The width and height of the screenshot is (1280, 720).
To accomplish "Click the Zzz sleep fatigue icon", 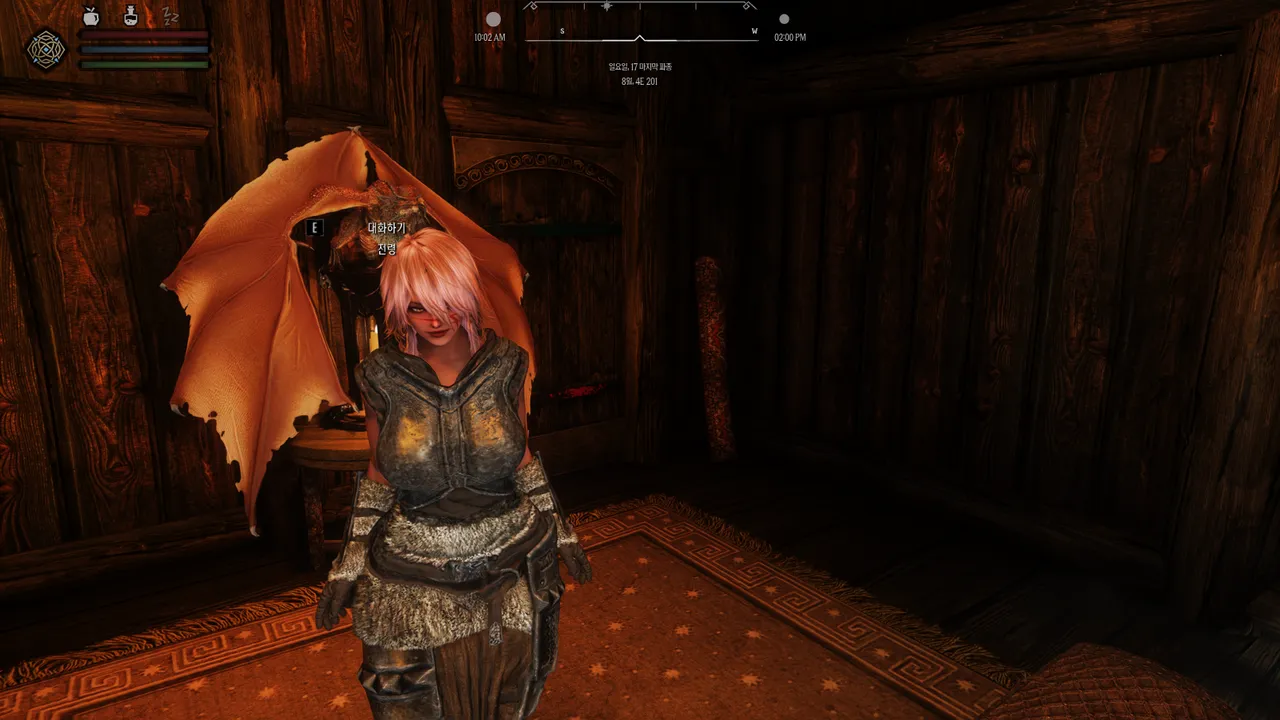I will [170, 15].
